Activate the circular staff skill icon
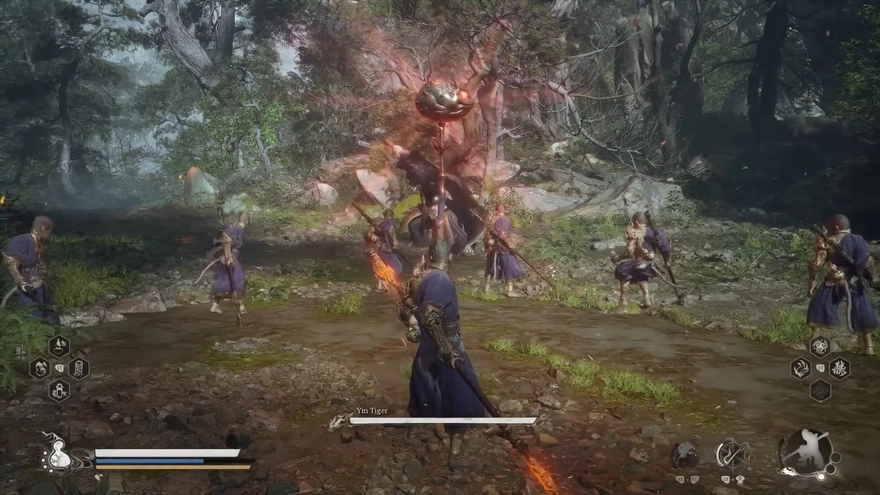Screen dimensions: 880x495 pyautogui.click(x=731, y=454)
